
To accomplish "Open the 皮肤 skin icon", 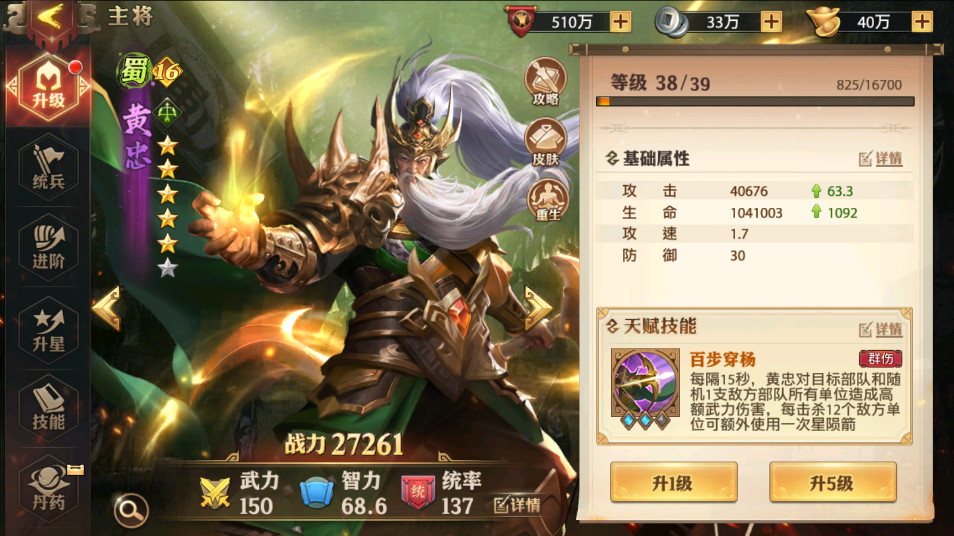I will click(x=545, y=141).
